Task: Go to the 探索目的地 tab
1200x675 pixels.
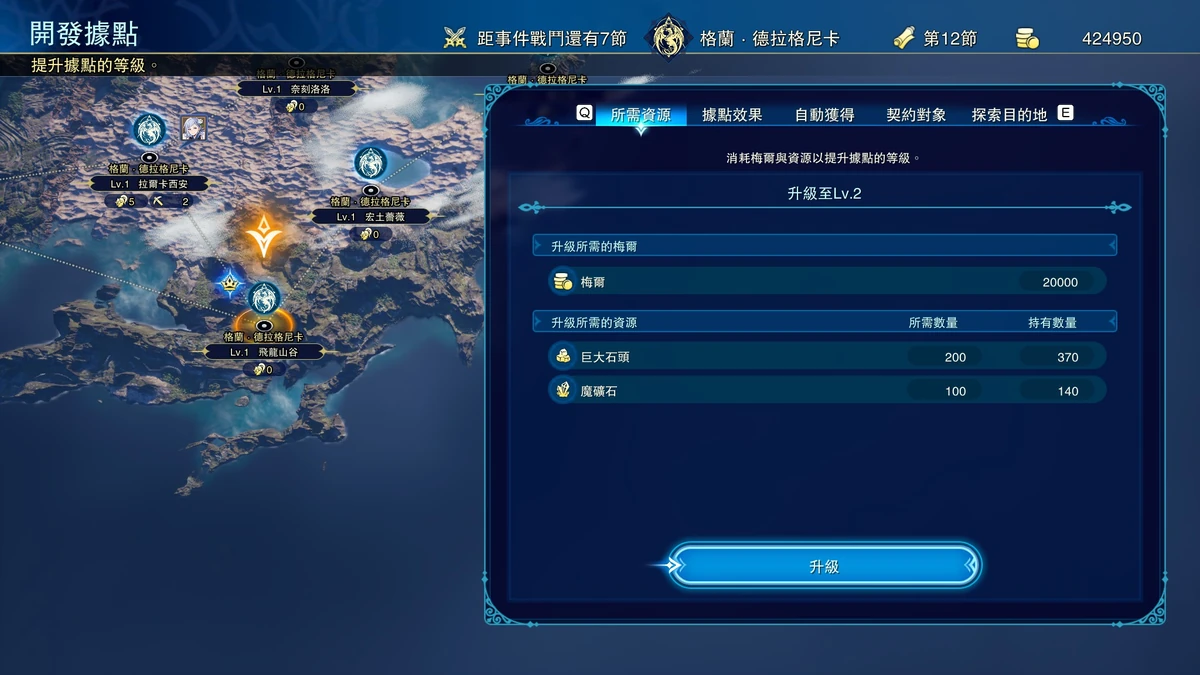Action: coord(1009,115)
